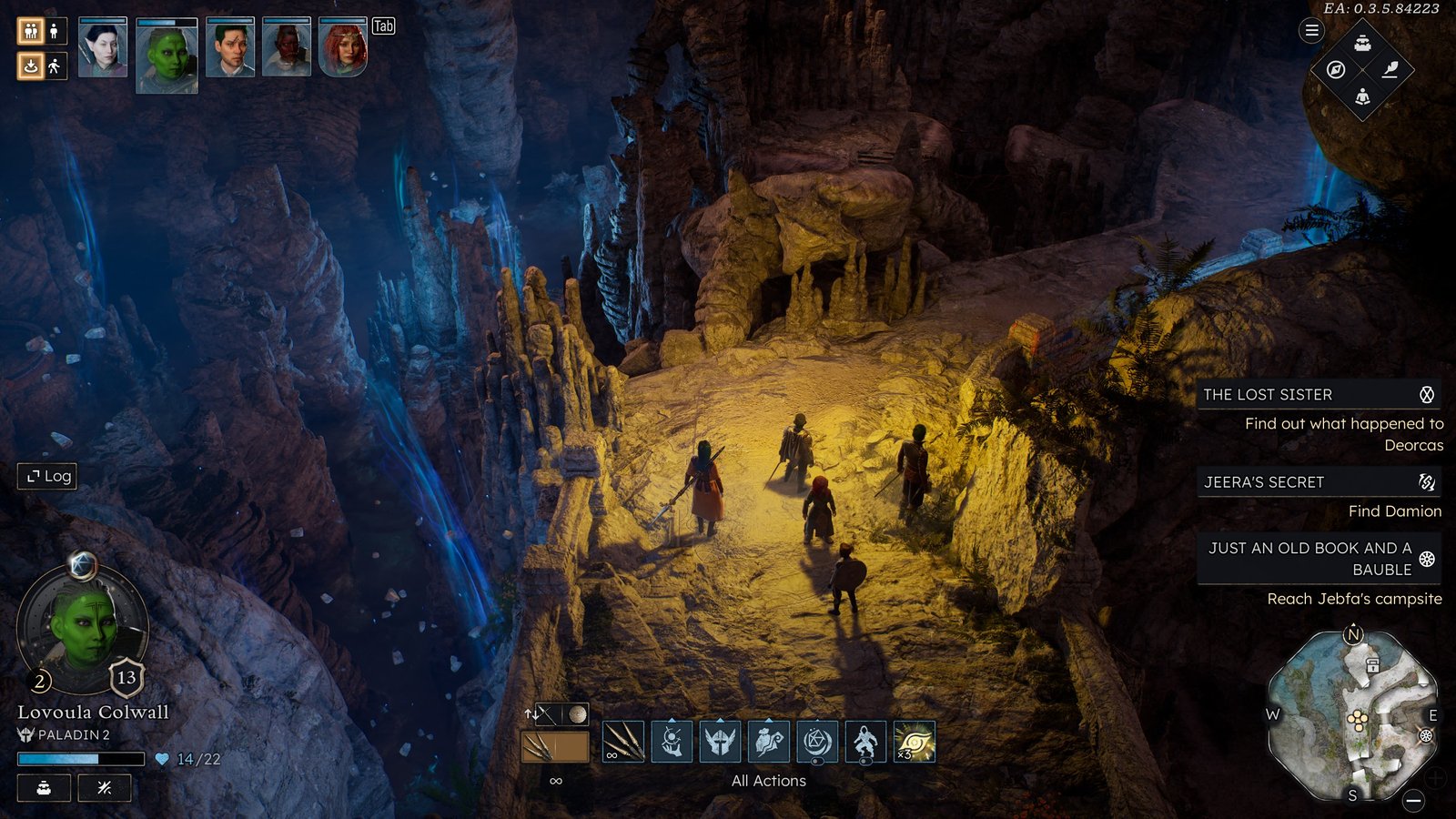Open the journal with the quill icon
Screen dimensions: 1456x819
[1390, 70]
